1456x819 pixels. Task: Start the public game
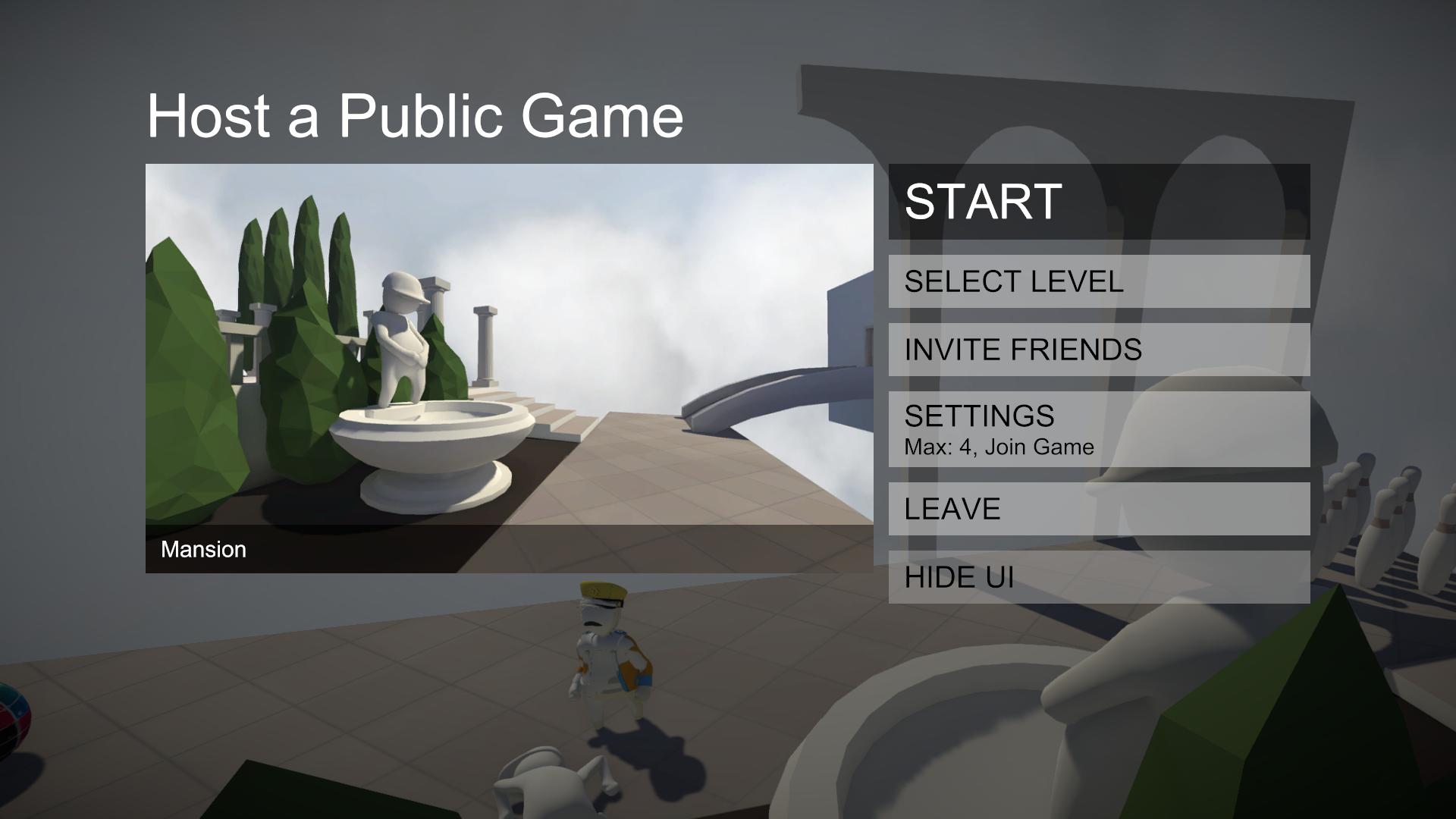(1098, 202)
